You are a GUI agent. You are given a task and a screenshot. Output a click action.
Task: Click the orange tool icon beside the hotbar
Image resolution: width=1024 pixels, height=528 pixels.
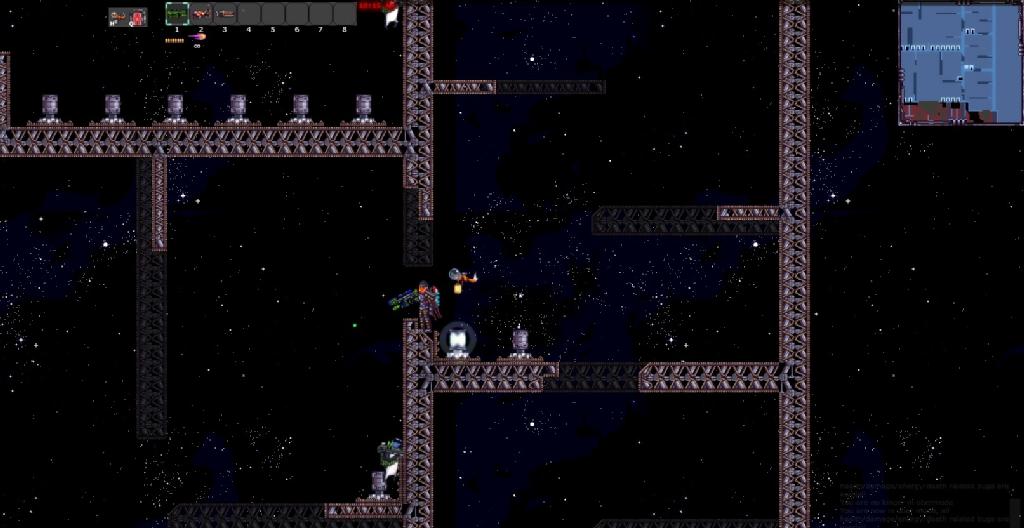[119, 16]
